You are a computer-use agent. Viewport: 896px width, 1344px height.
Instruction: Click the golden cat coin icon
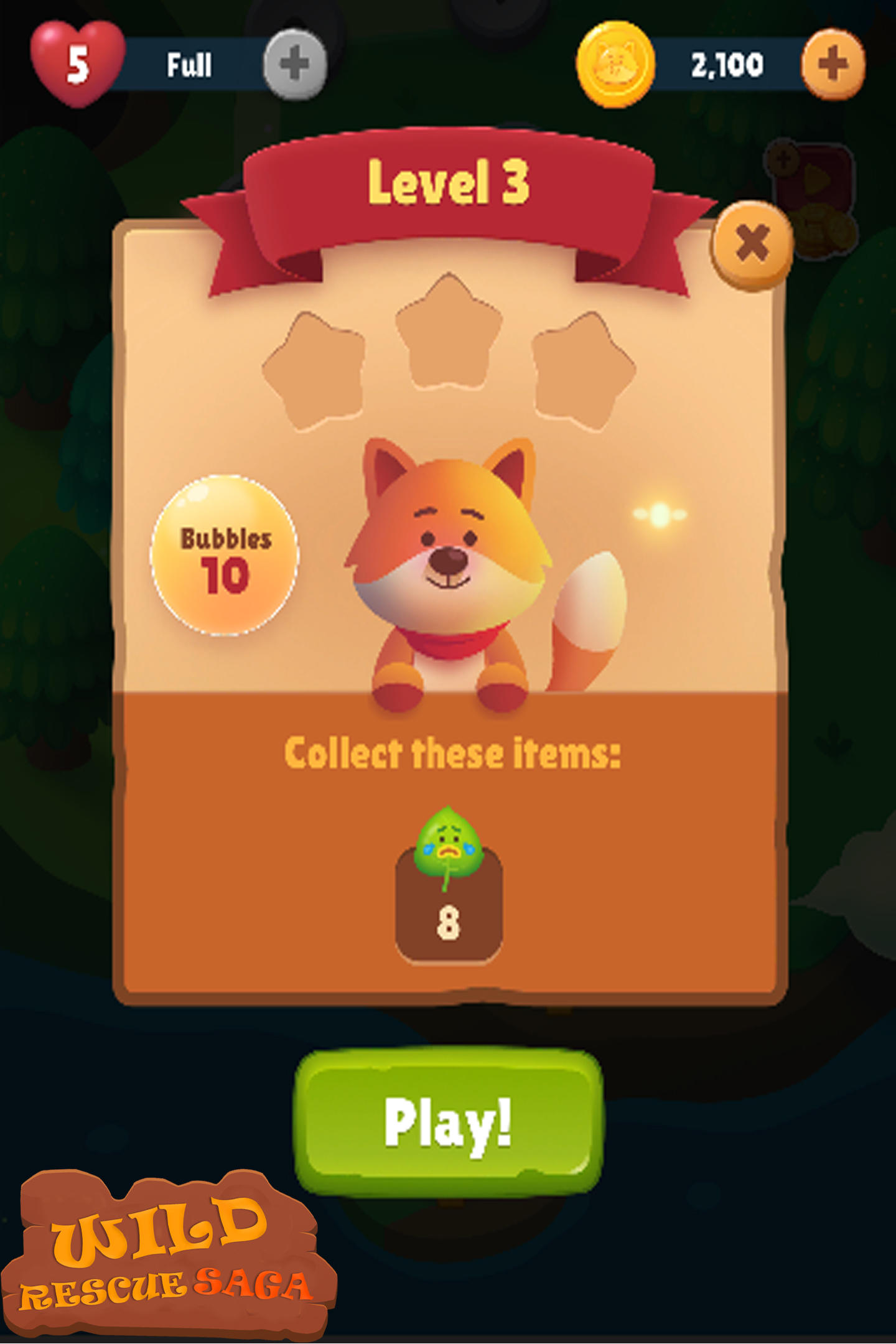616,60
